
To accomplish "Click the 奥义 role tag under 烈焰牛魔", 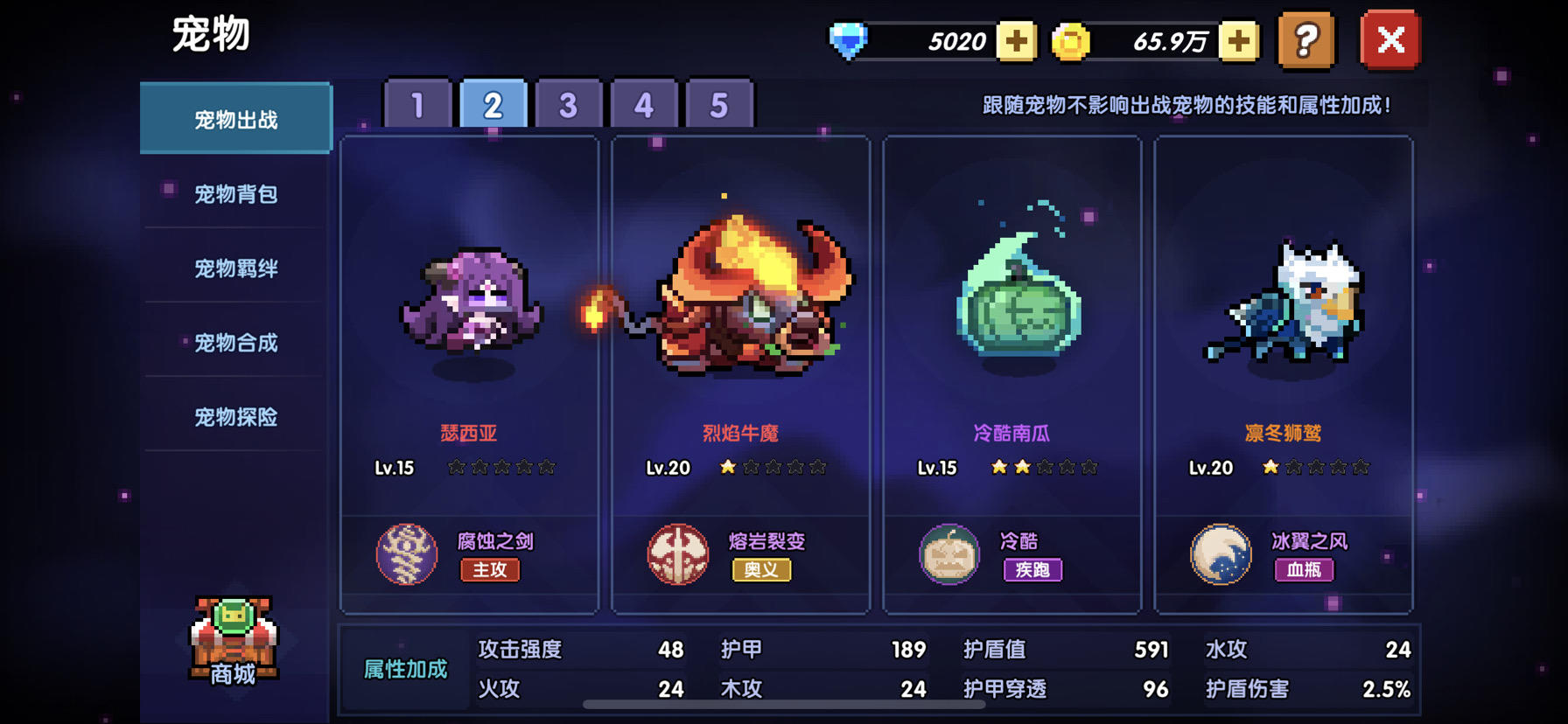I will point(762,570).
